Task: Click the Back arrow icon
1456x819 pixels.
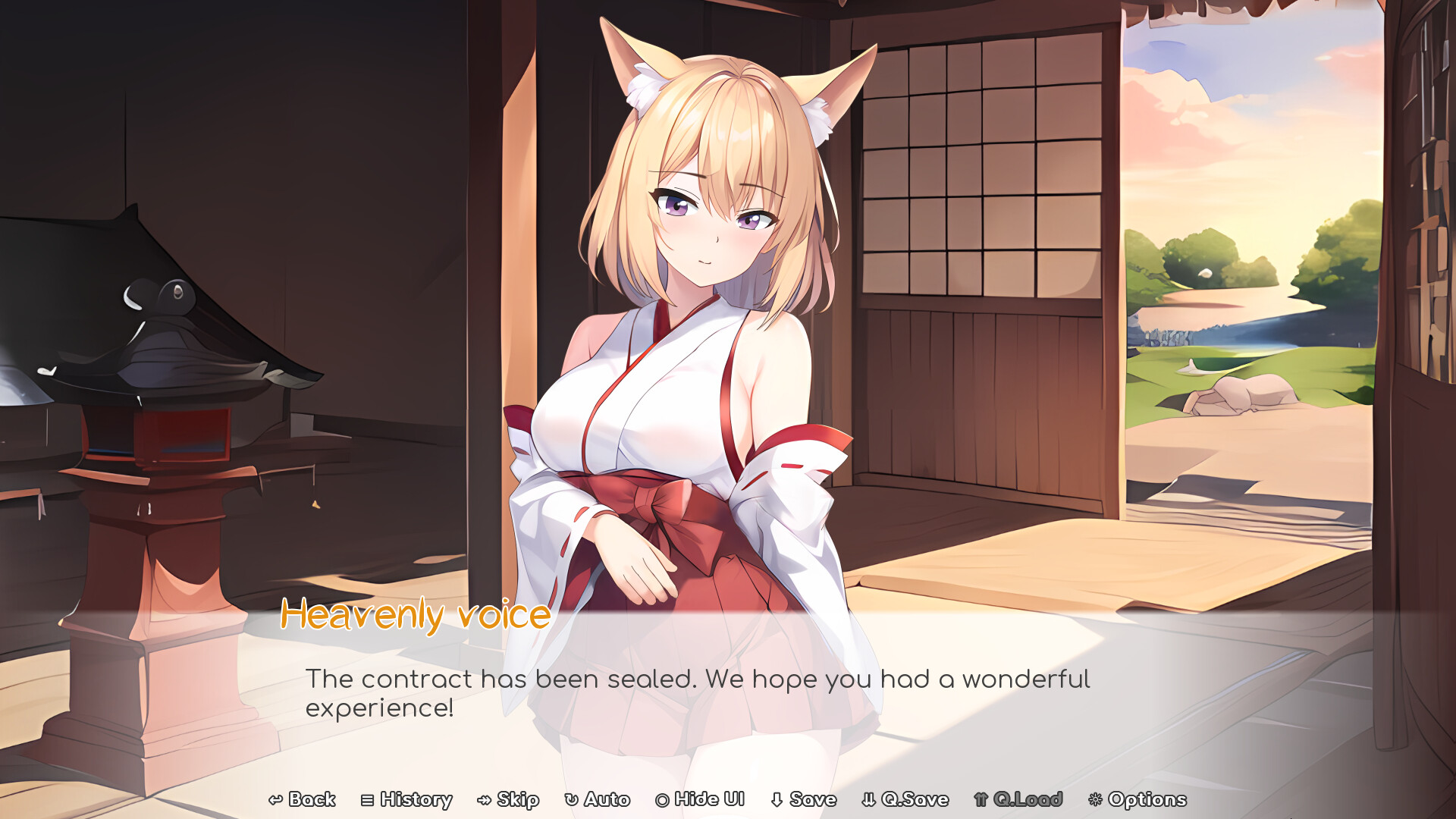Action: click(x=276, y=799)
